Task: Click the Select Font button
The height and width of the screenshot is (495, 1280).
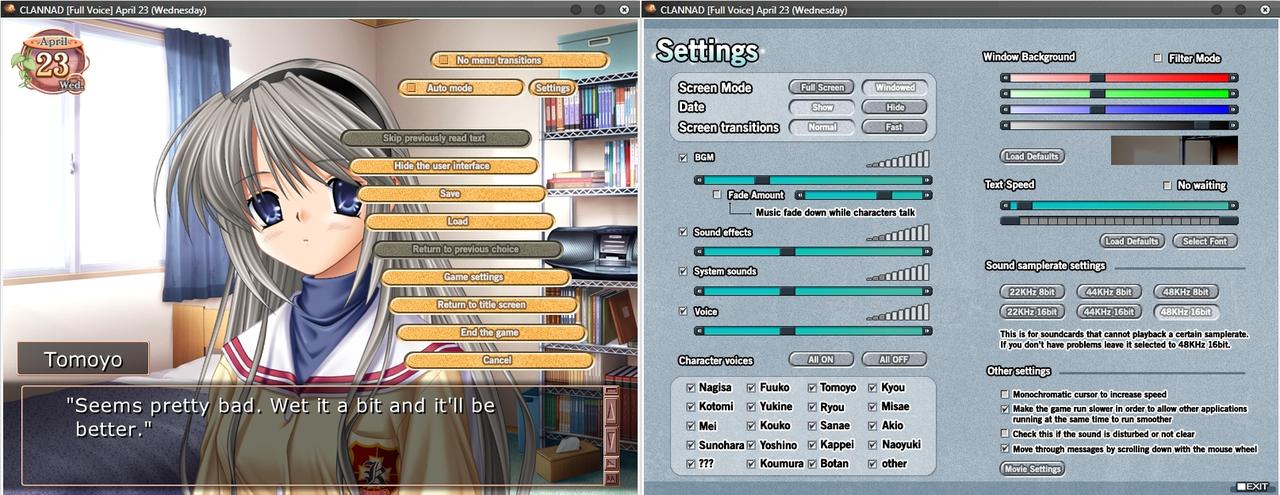Action: tap(1204, 241)
